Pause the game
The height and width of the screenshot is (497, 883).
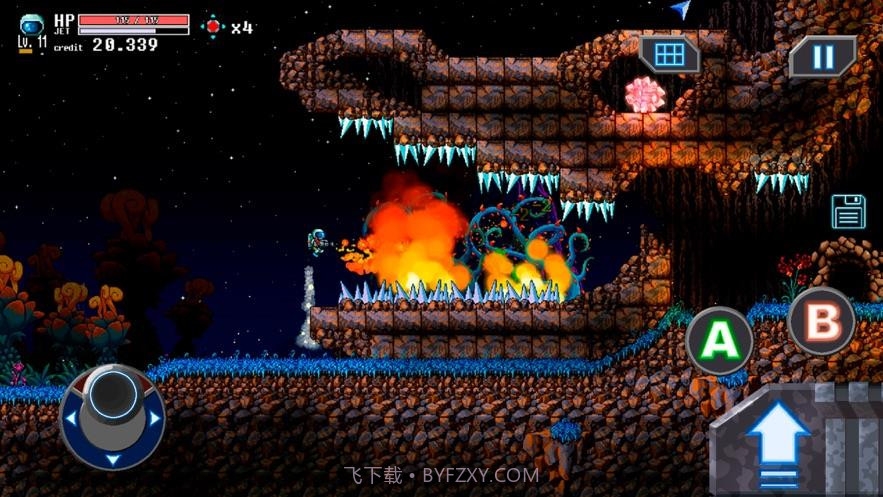(822, 56)
